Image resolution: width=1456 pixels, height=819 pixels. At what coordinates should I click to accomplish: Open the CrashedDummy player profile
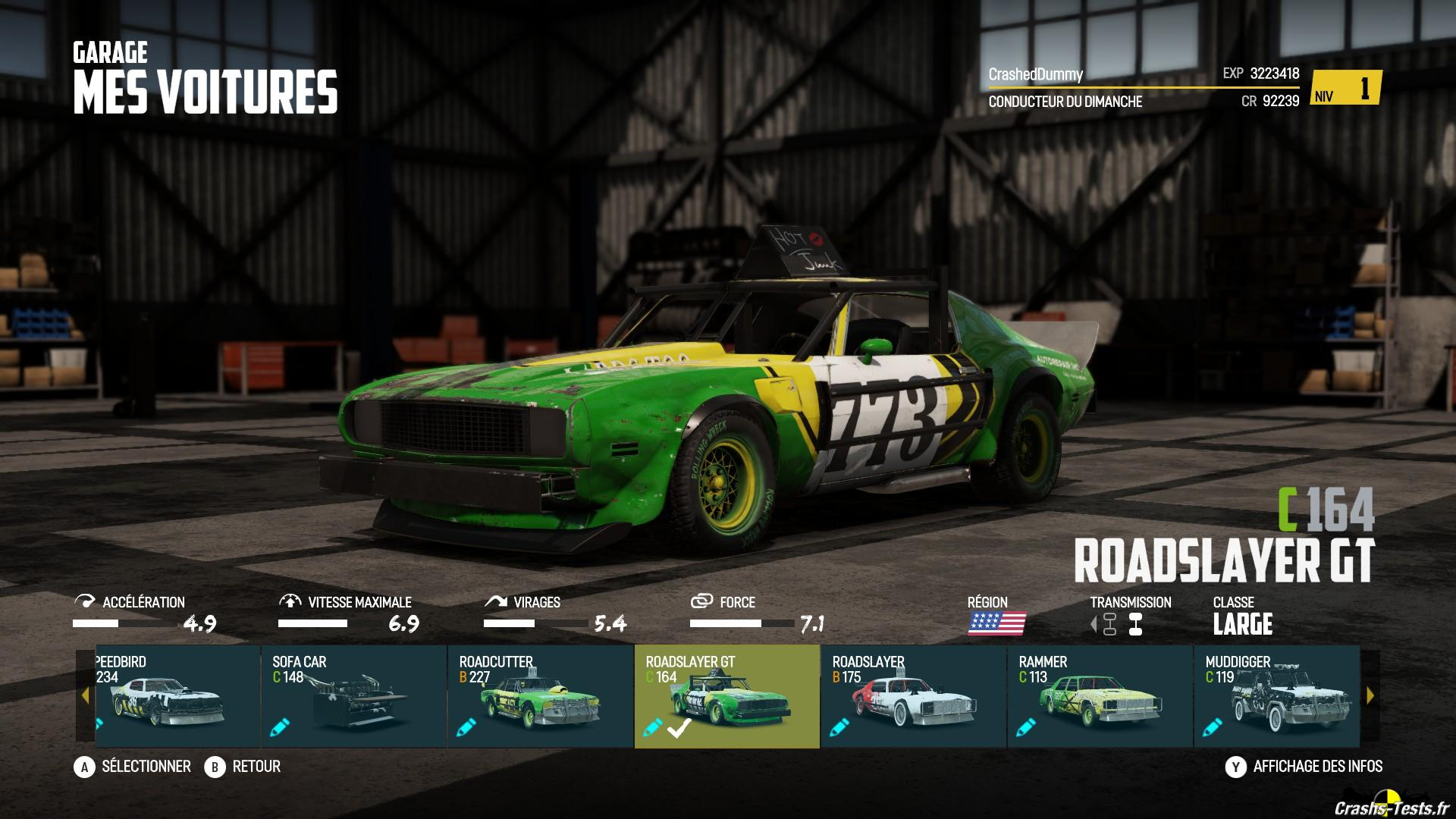pyautogui.click(x=1035, y=74)
